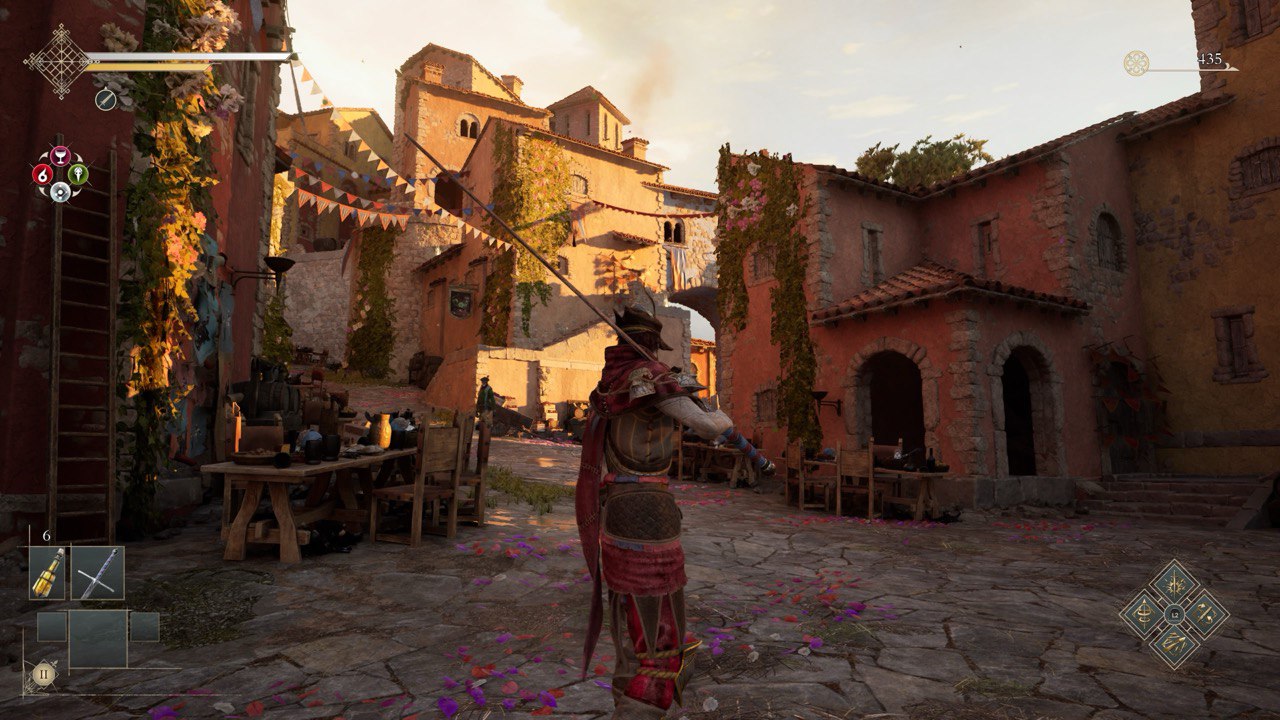This screenshot has width=1280, height=720.
Task: Click the small sword status icon
Action: coord(105,99)
